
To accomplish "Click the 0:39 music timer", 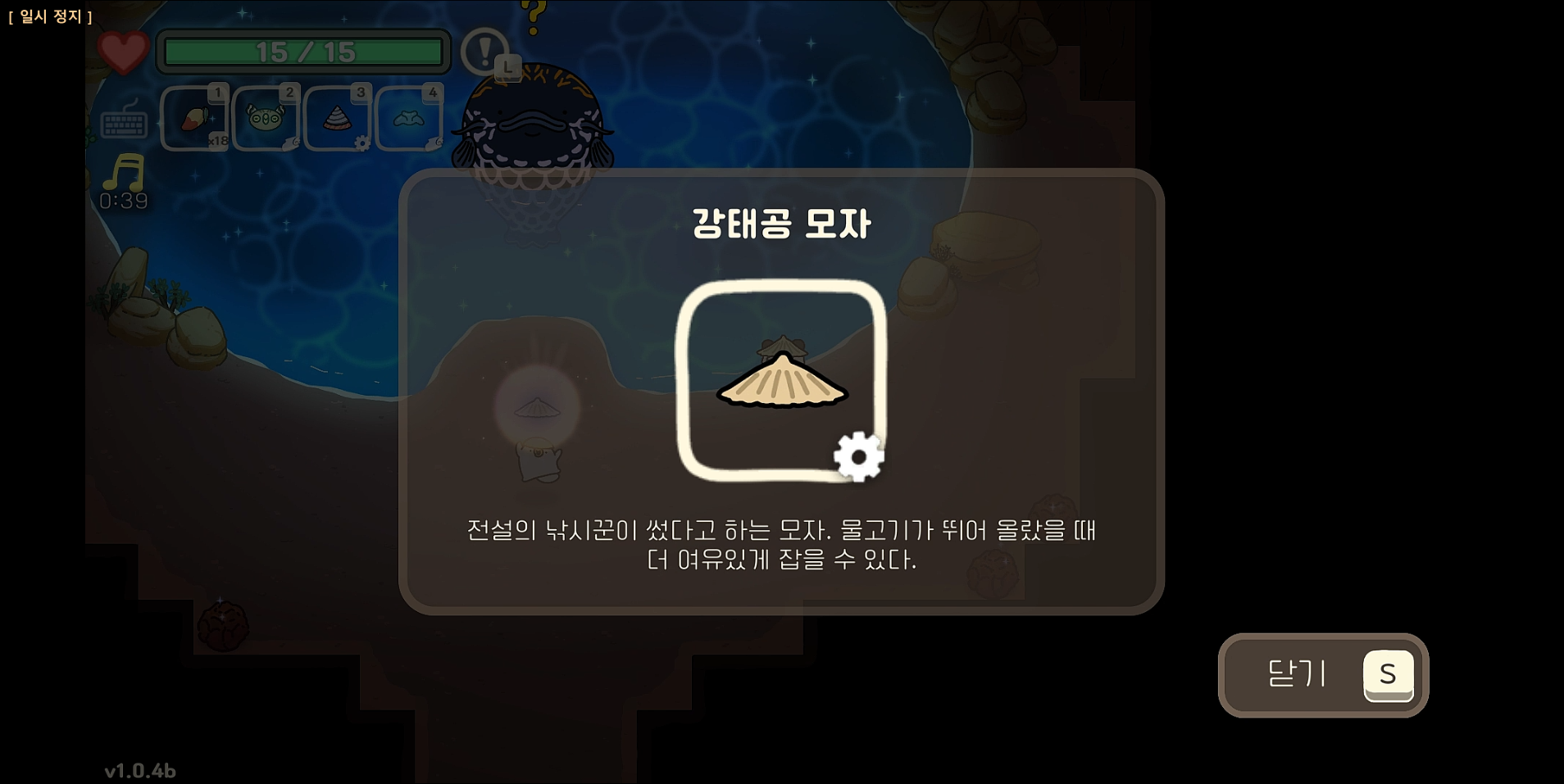I will [x=125, y=199].
